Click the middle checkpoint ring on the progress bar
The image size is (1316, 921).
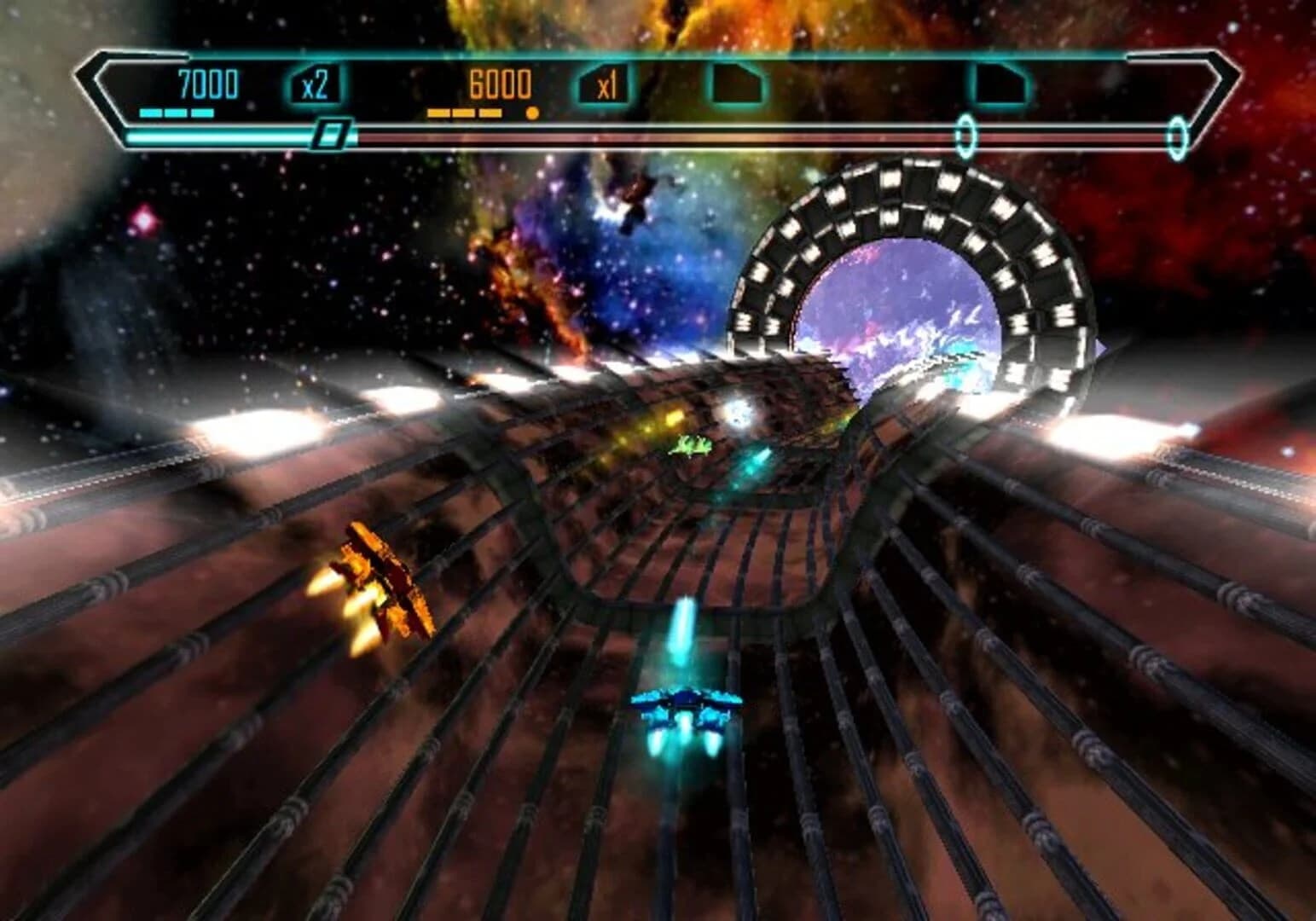tap(966, 134)
